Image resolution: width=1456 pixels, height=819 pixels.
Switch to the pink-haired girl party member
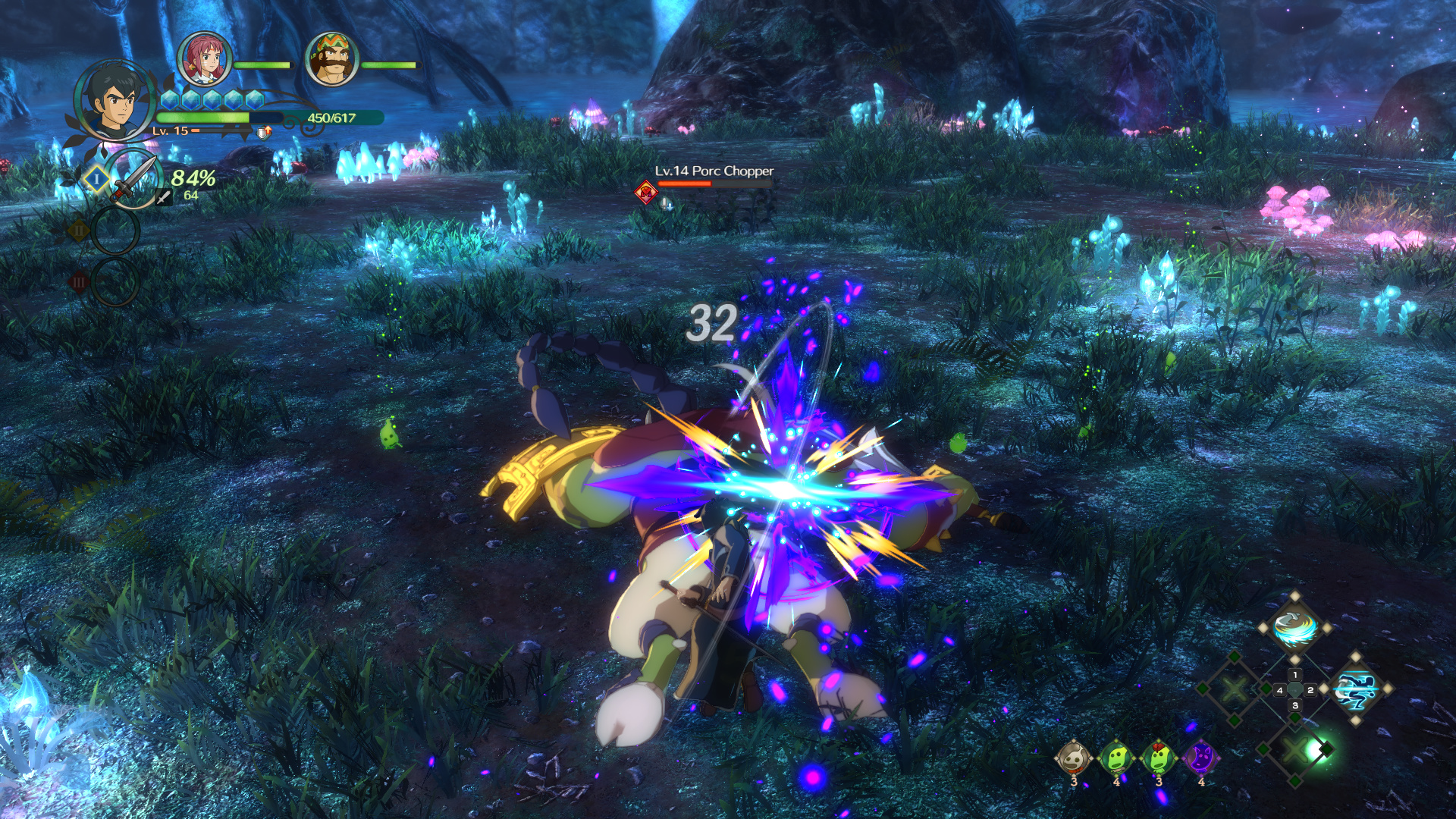click(204, 59)
